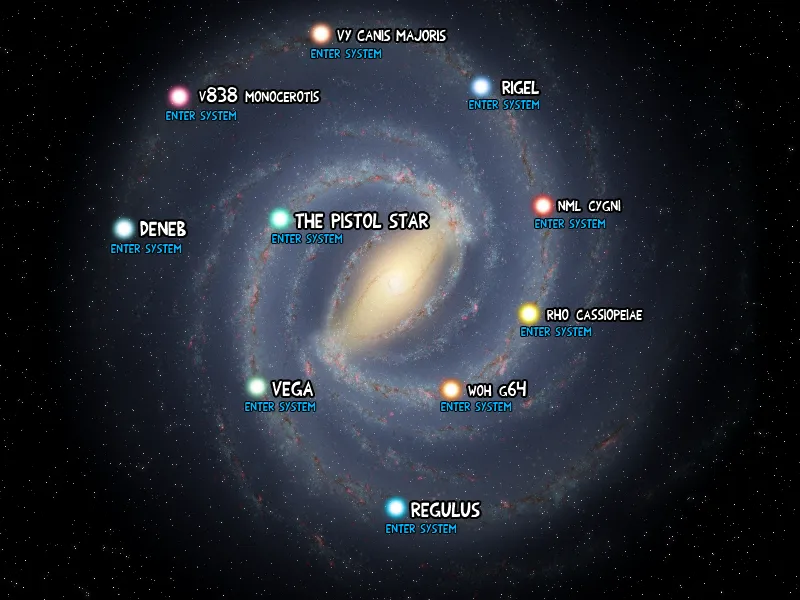Pick the orange WOH G64 star

point(451,389)
